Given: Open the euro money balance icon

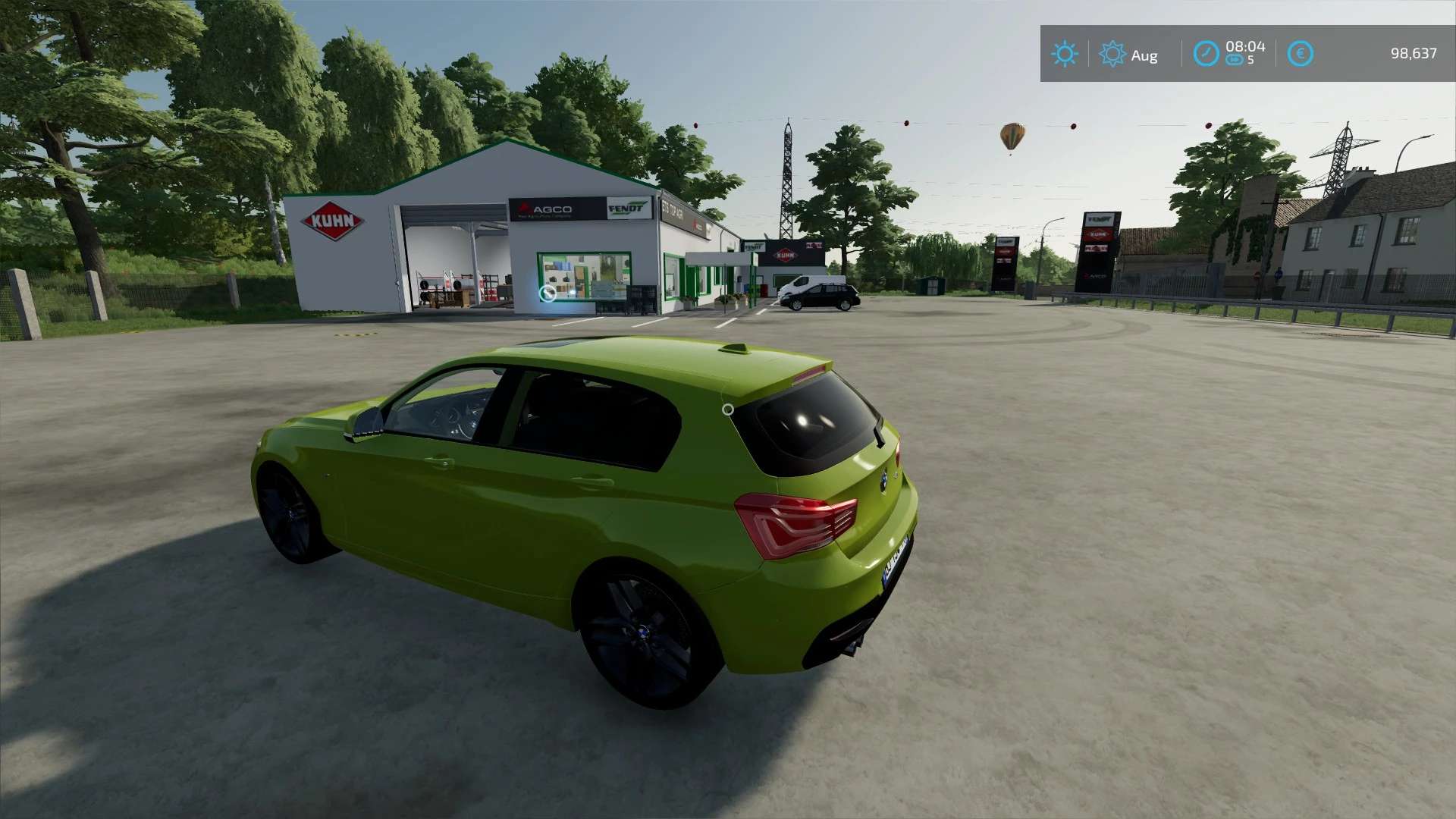Looking at the screenshot, I should (1300, 54).
